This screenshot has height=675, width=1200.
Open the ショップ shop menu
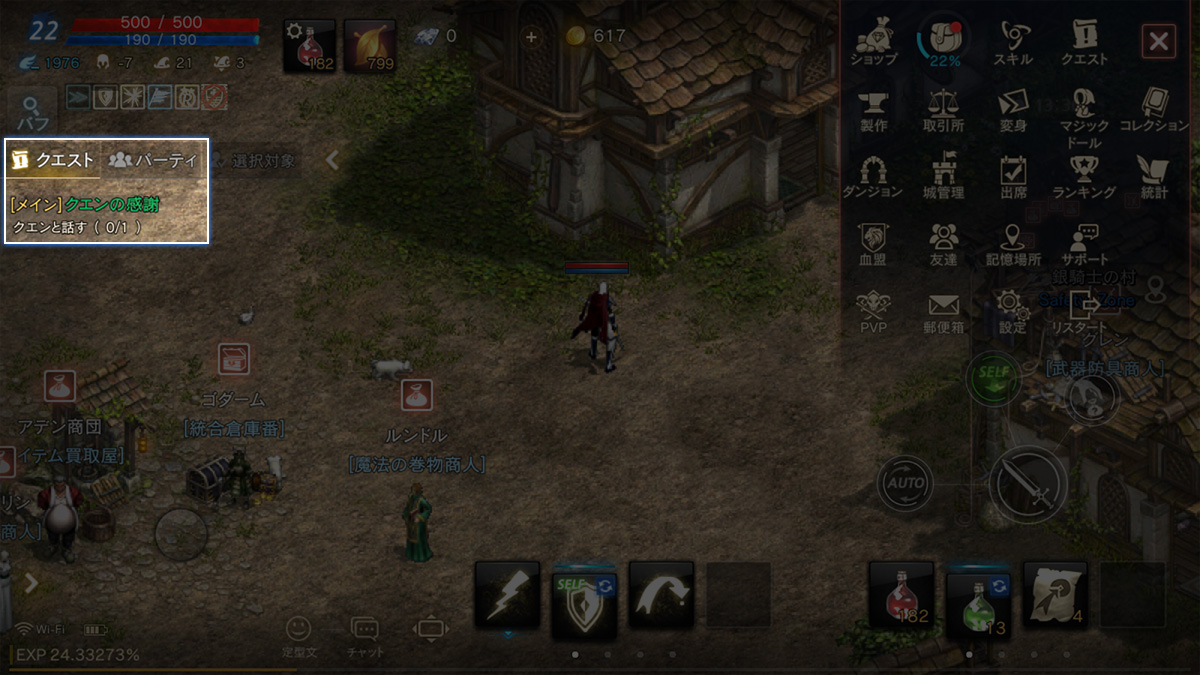point(873,41)
